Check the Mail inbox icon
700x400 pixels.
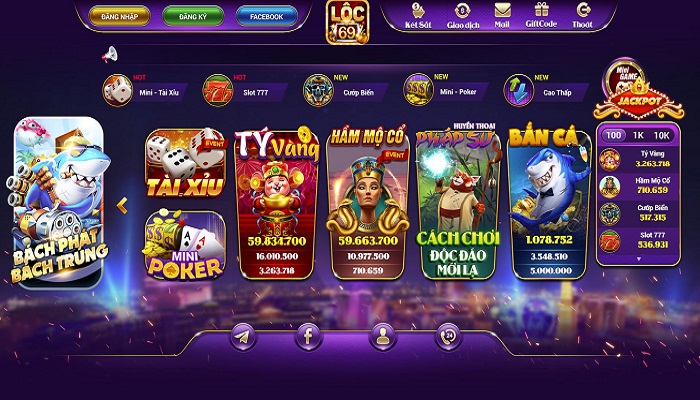(503, 14)
